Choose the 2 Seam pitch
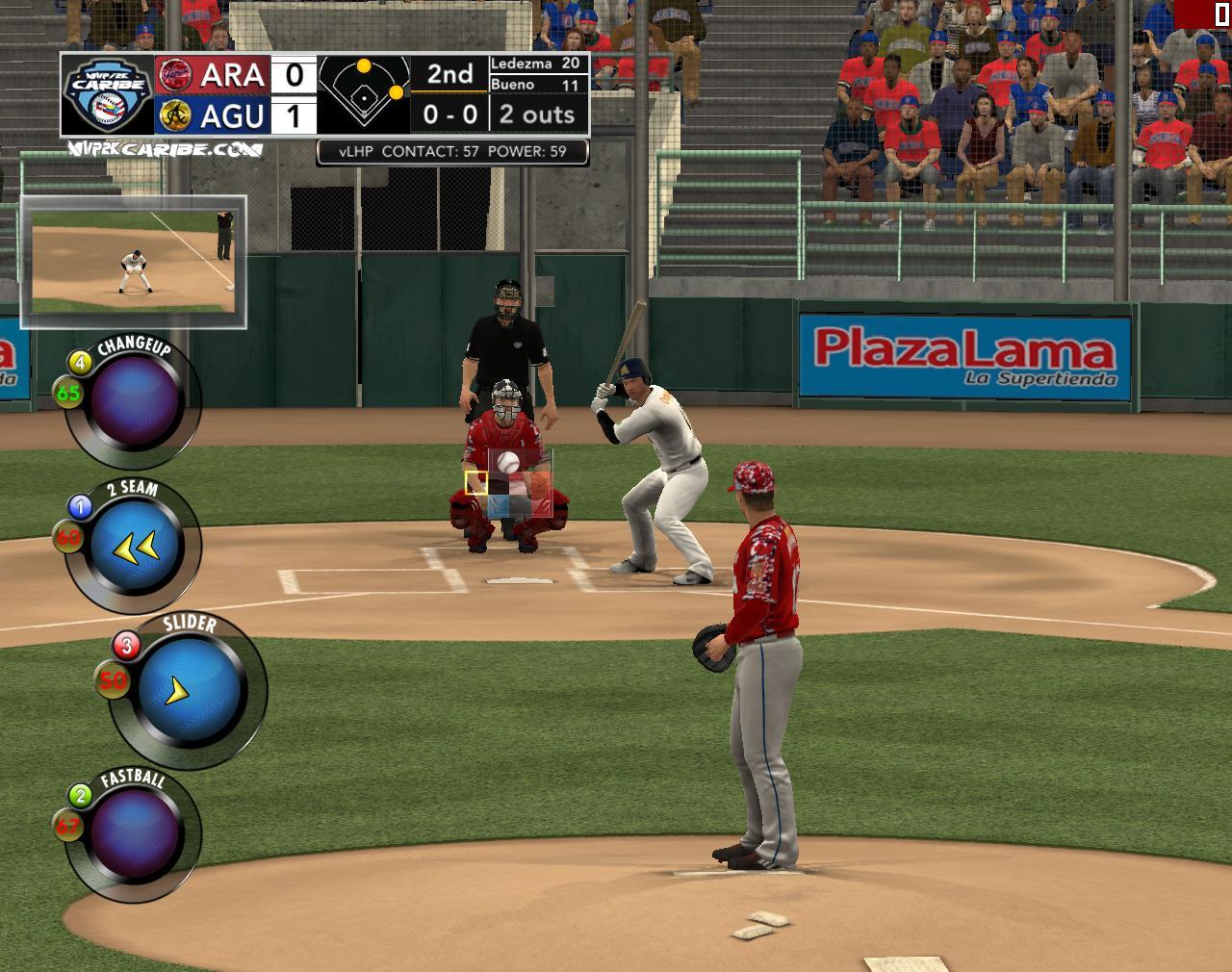The width and height of the screenshot is (1232, 972). point(135,547)
